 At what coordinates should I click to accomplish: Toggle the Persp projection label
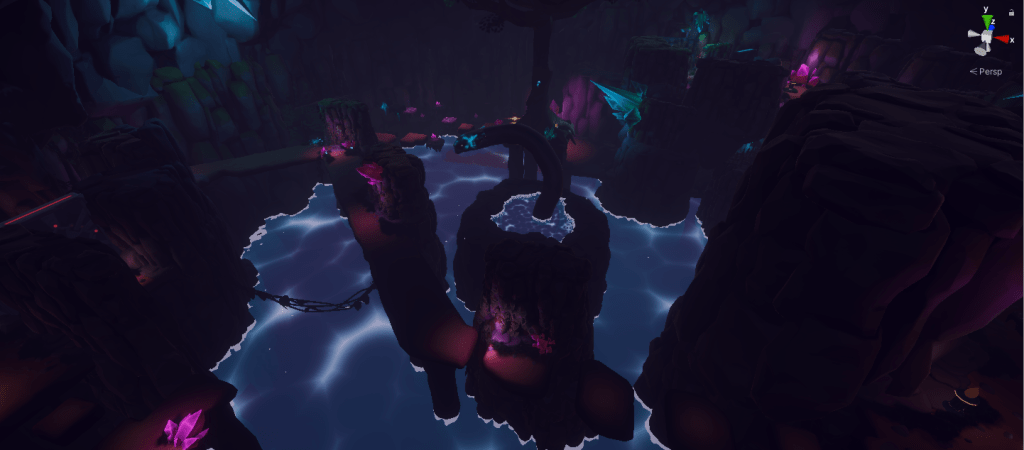click(991, 71)
